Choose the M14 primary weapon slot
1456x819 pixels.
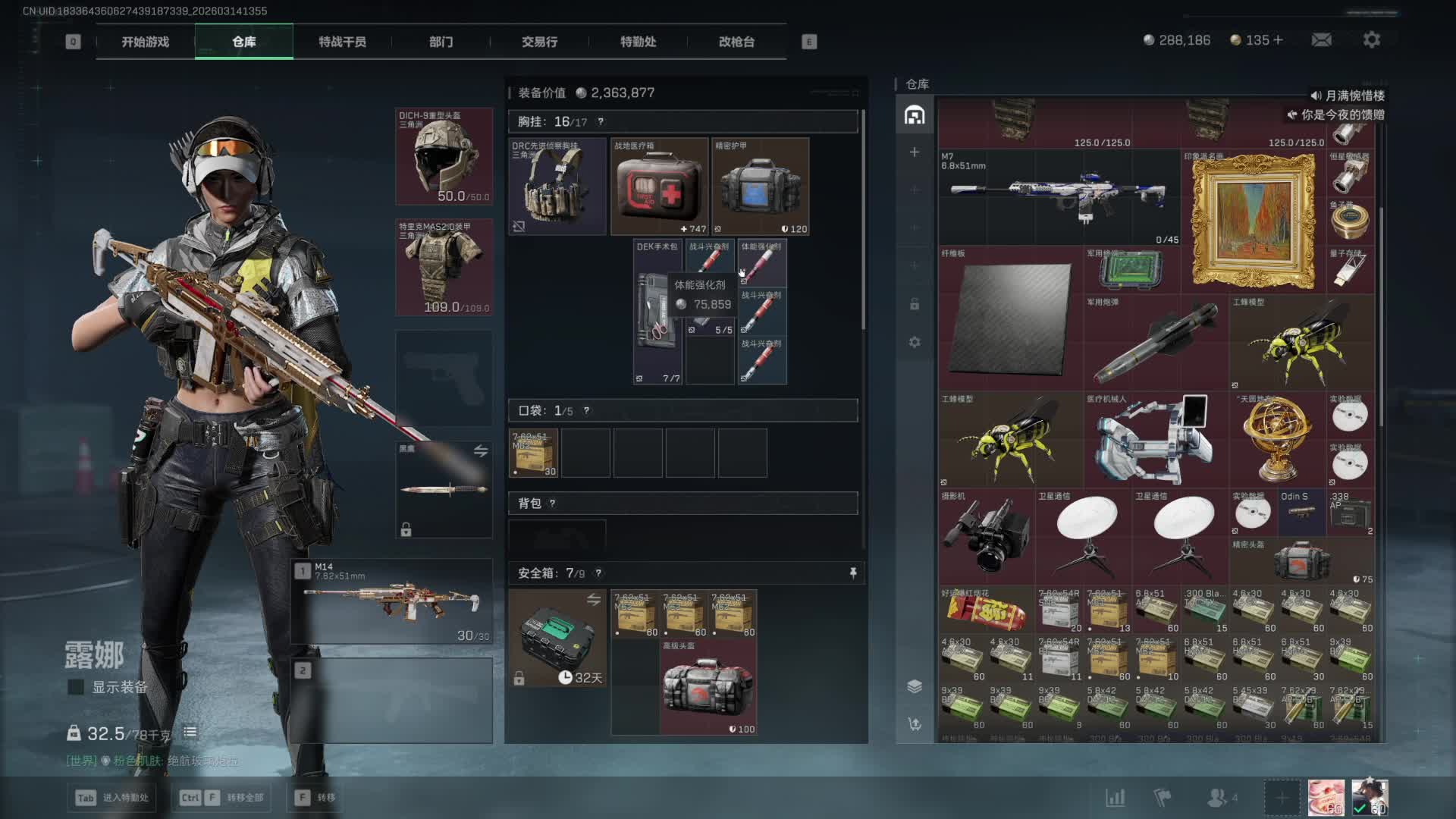(392, 601)
